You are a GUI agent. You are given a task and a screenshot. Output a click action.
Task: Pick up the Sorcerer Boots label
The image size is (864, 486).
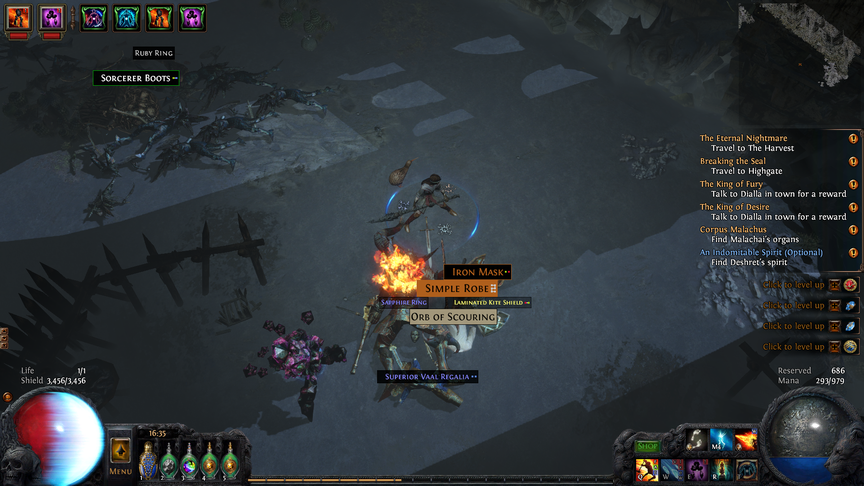coord(136,78)
